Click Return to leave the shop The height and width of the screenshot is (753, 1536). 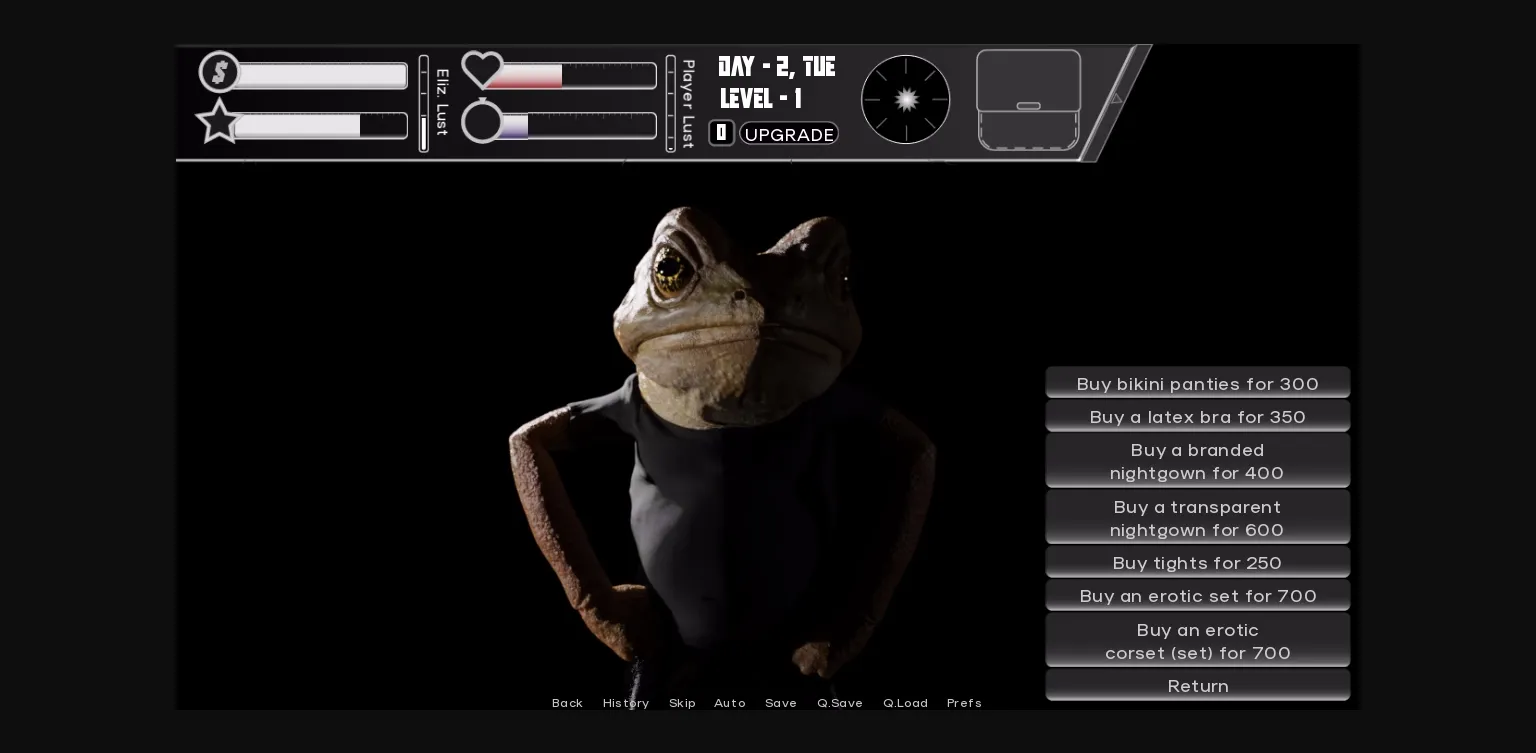tap(1197, 686)
